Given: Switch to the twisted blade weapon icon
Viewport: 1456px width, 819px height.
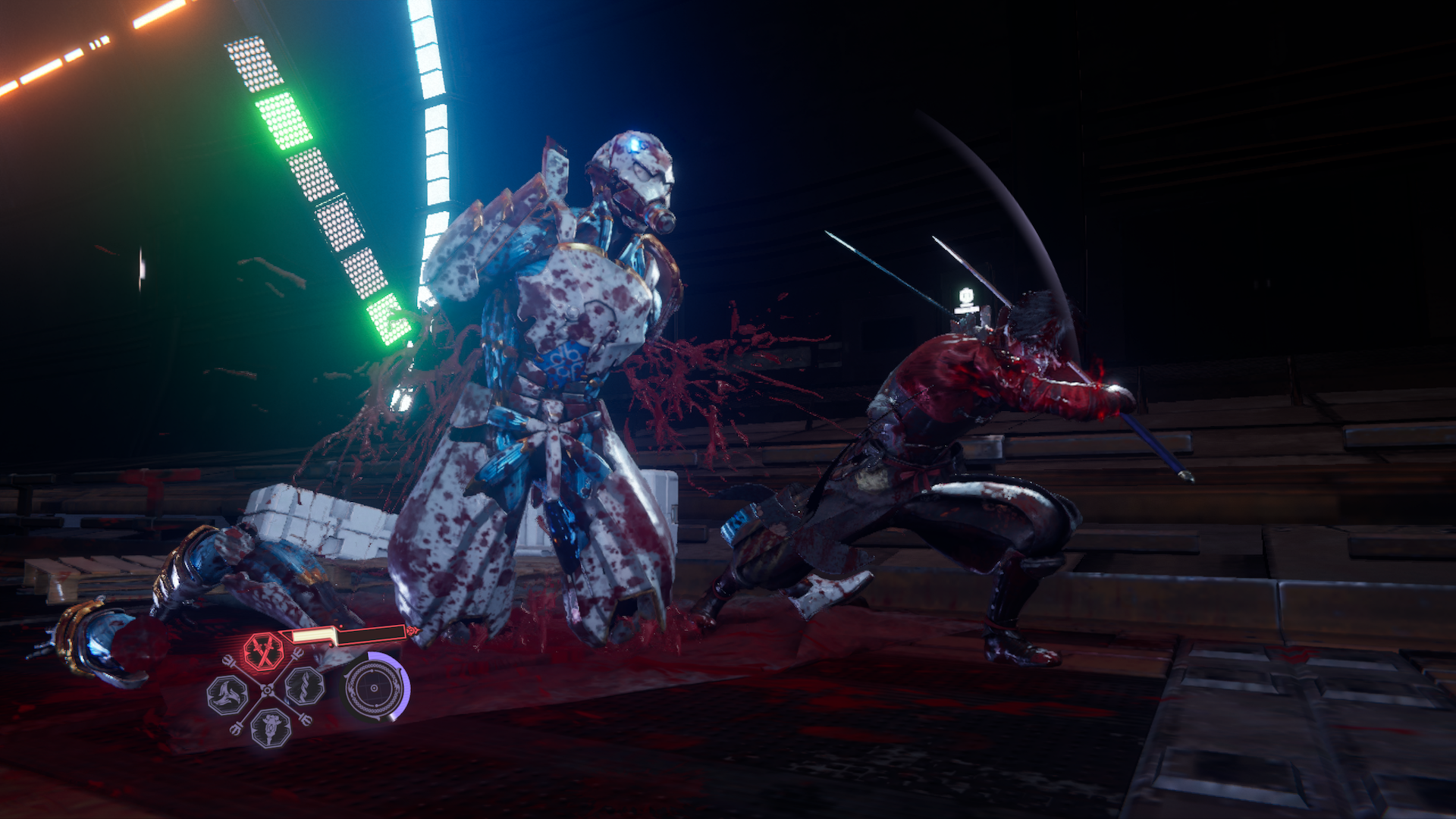Looking at the screenshot, I should click(305, 686).
